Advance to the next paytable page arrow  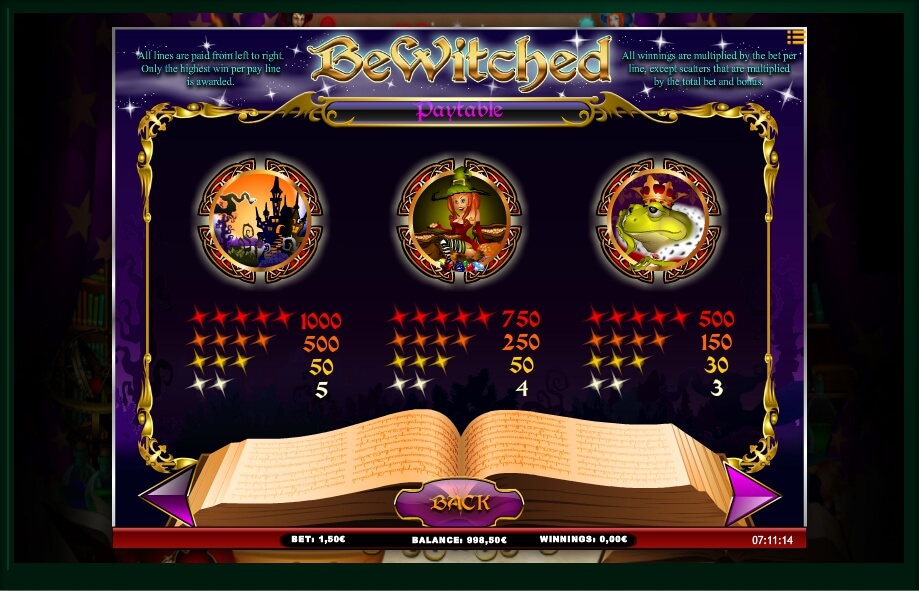point(750,495)
